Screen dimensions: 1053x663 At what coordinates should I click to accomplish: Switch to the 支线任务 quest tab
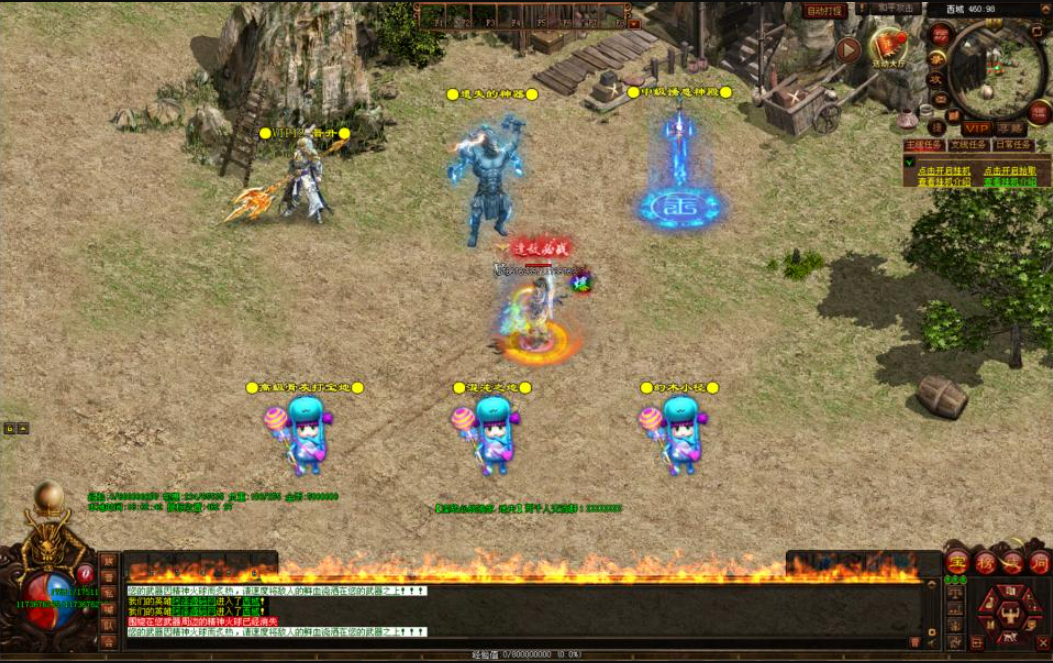coord(969,145)
